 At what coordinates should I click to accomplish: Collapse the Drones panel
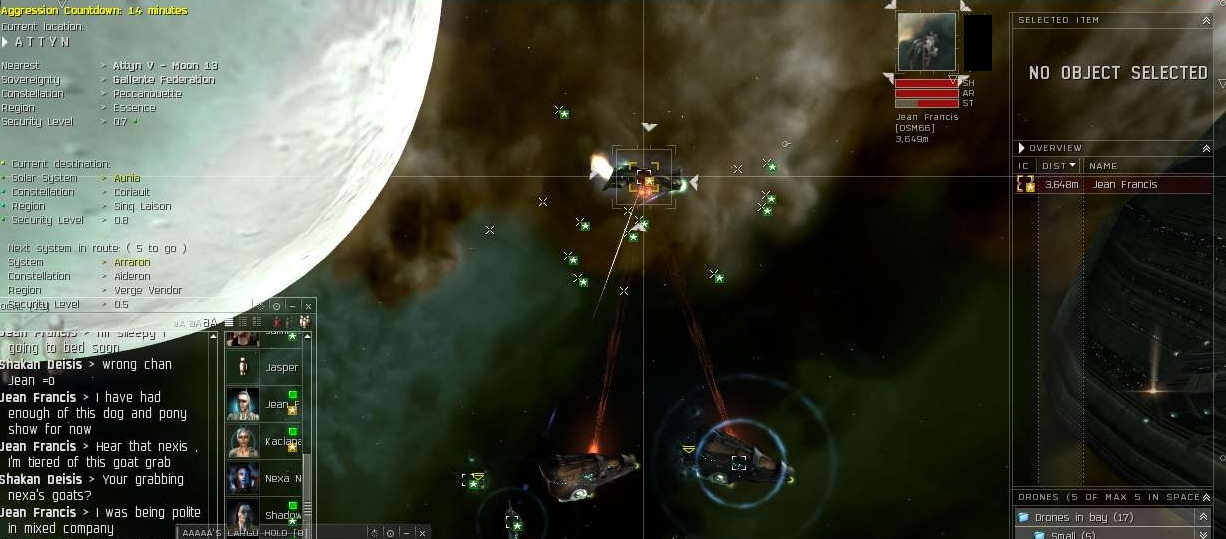click(x=1207, y=497)
